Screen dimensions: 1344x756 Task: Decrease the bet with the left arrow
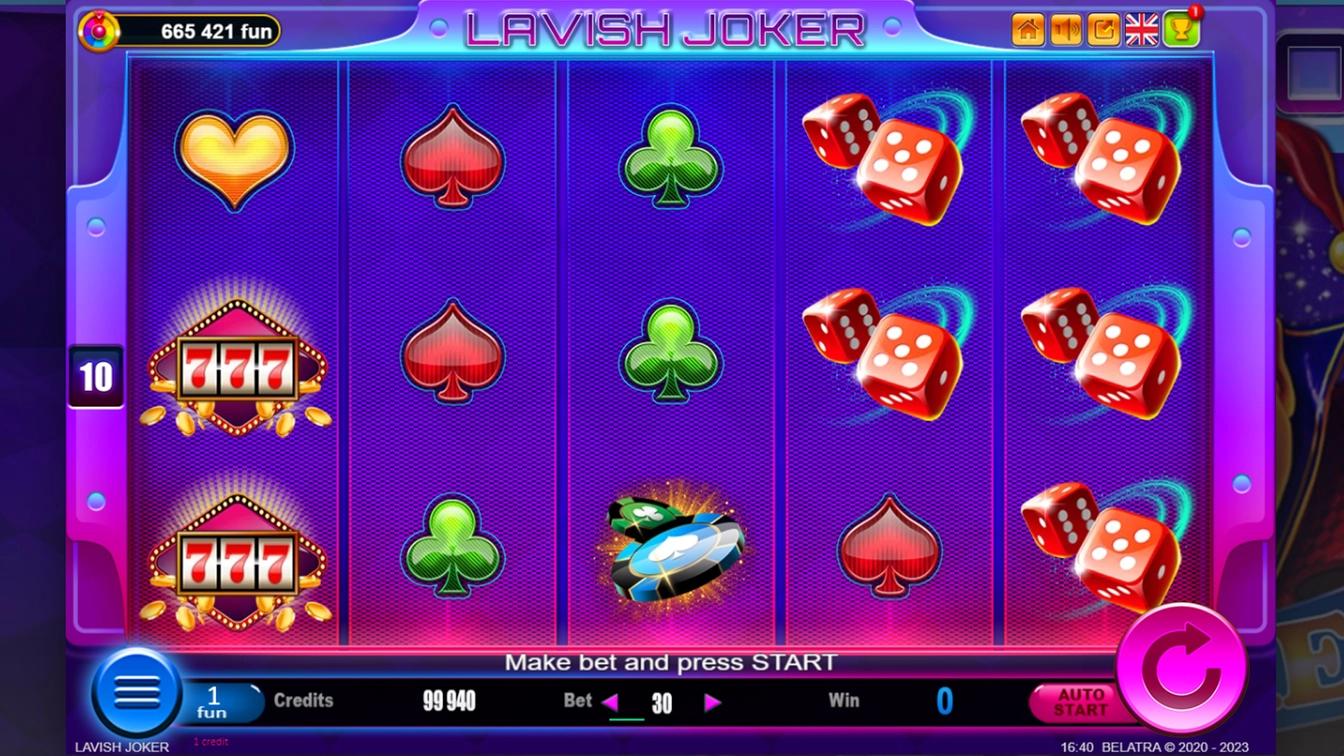click(613, 701)
